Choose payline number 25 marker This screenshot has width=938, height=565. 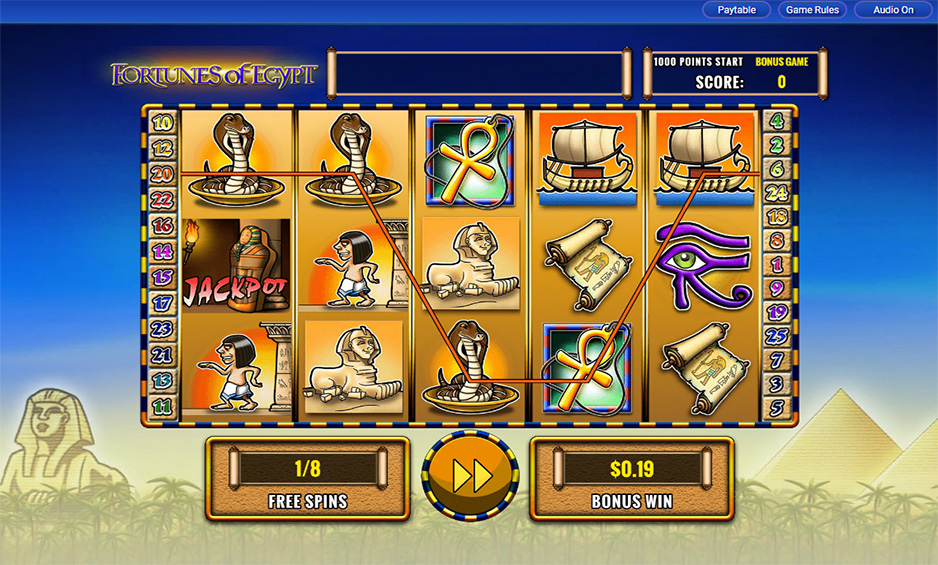coord(777,336)
